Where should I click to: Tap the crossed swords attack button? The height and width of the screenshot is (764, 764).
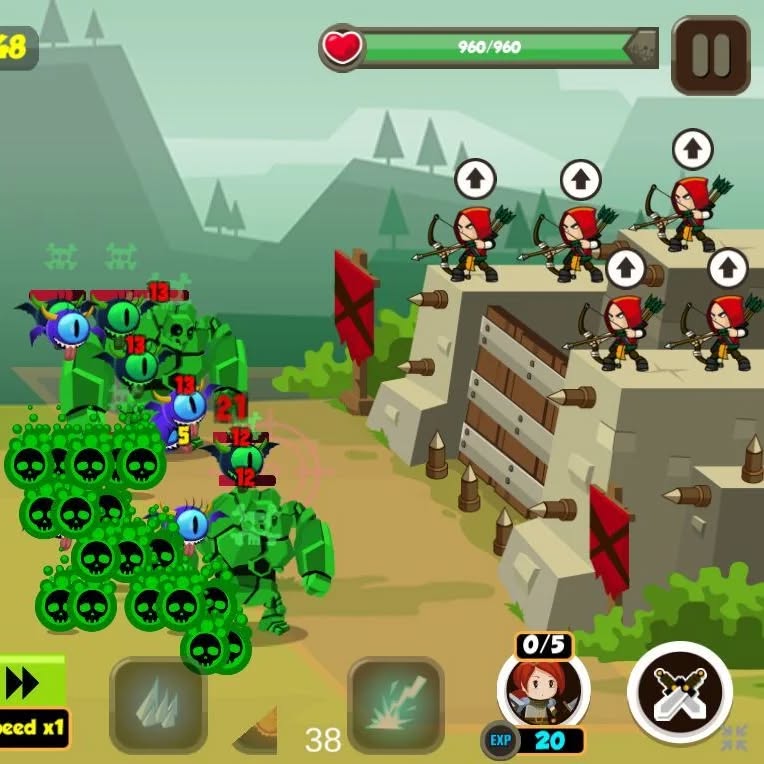pyautogui.click(x=680, y=692)
